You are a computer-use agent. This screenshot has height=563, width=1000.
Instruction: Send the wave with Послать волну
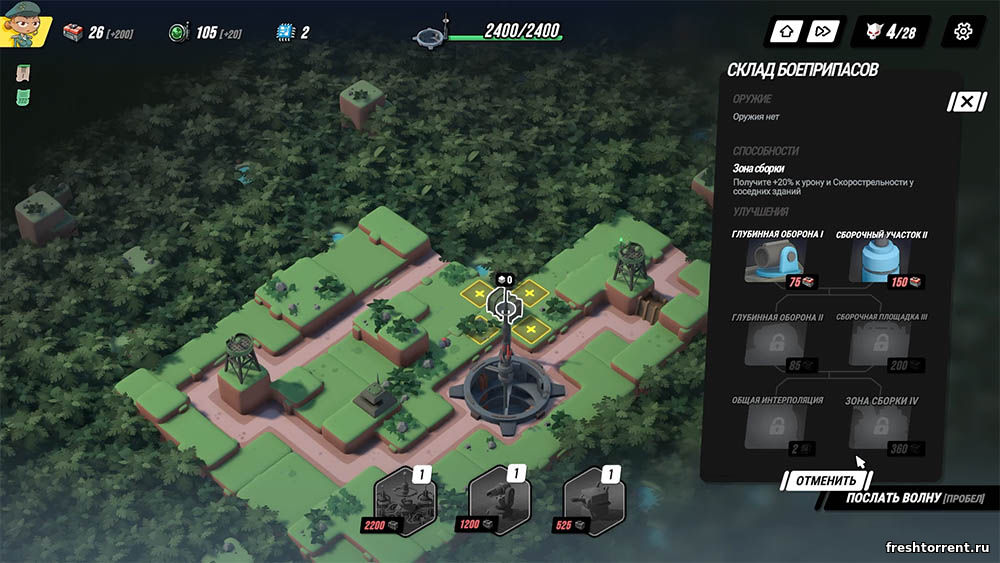(x=907, y=498)
